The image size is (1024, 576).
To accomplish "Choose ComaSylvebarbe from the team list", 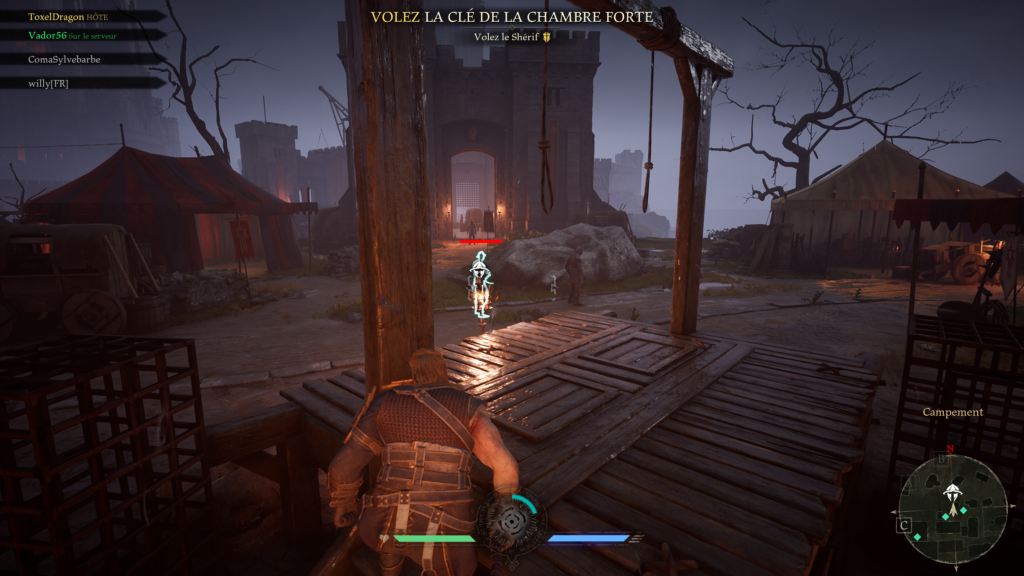I will pyautogui.click(x=65, y=59).
